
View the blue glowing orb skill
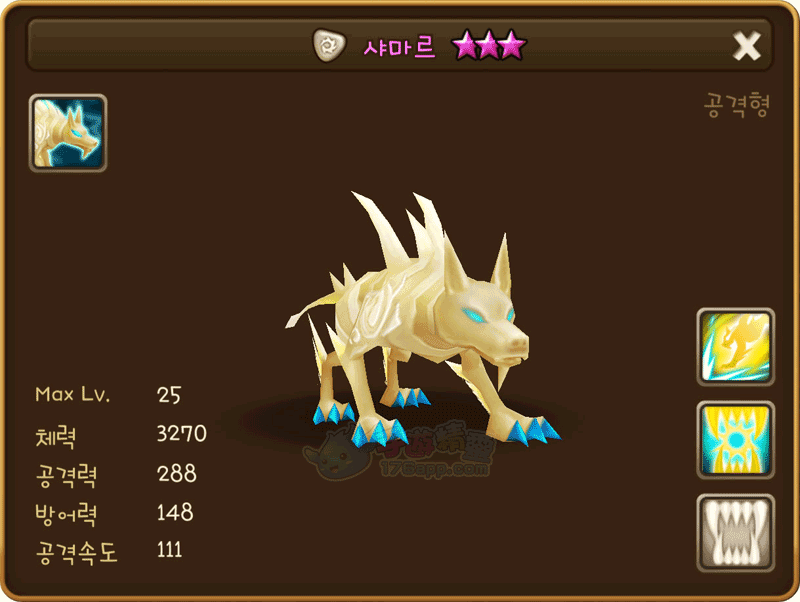click(735, 440)
